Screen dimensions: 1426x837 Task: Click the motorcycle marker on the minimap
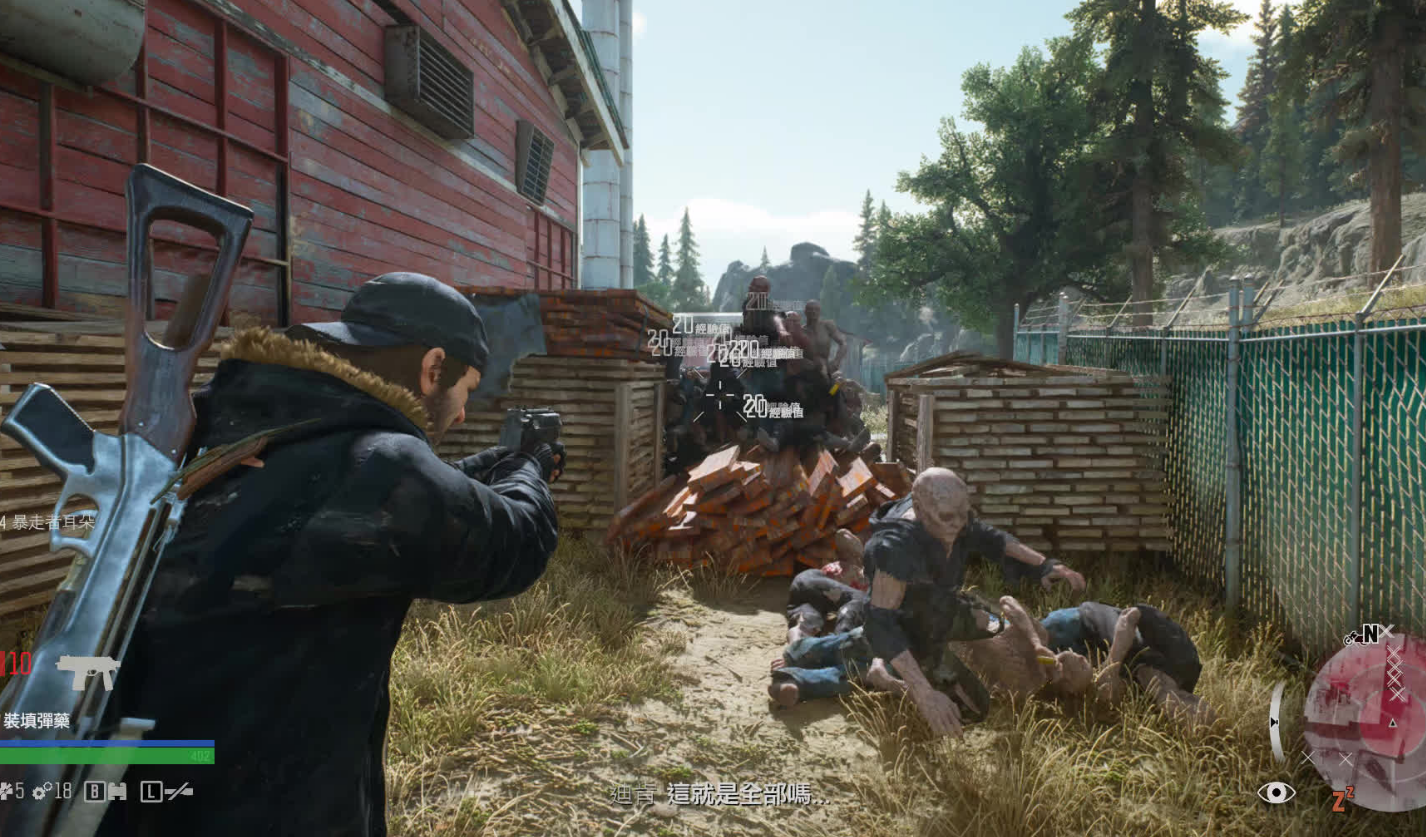1353,636
